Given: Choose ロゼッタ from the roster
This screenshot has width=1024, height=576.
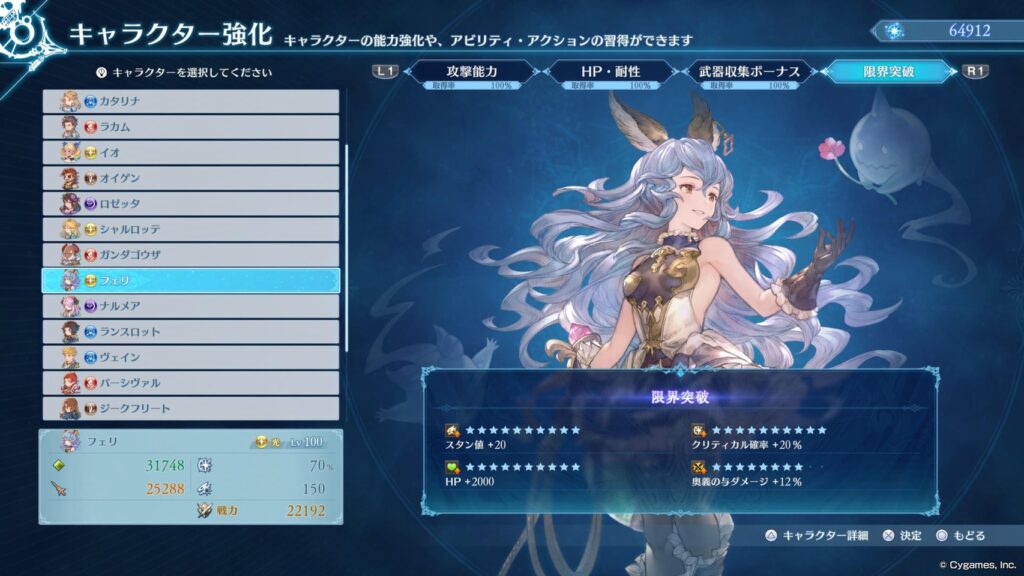Looking at the screenshot, I should coord(190,203).
